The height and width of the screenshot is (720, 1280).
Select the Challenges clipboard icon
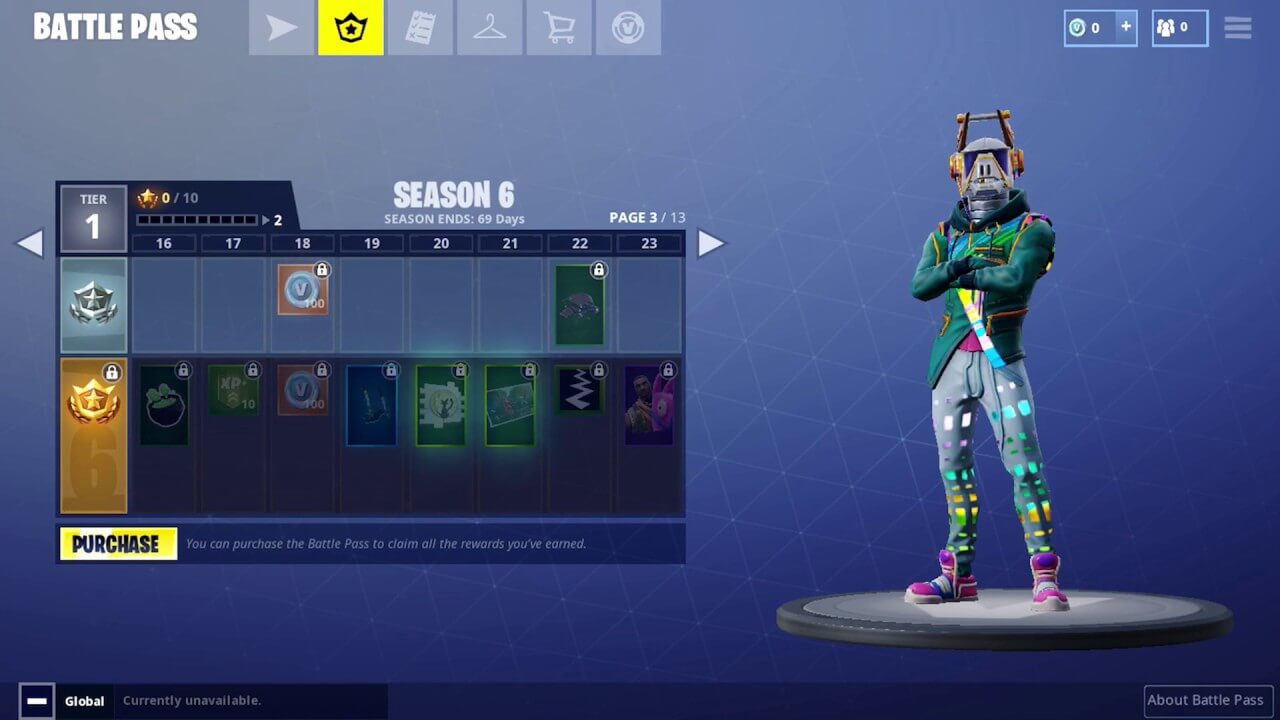pos(419,27)
